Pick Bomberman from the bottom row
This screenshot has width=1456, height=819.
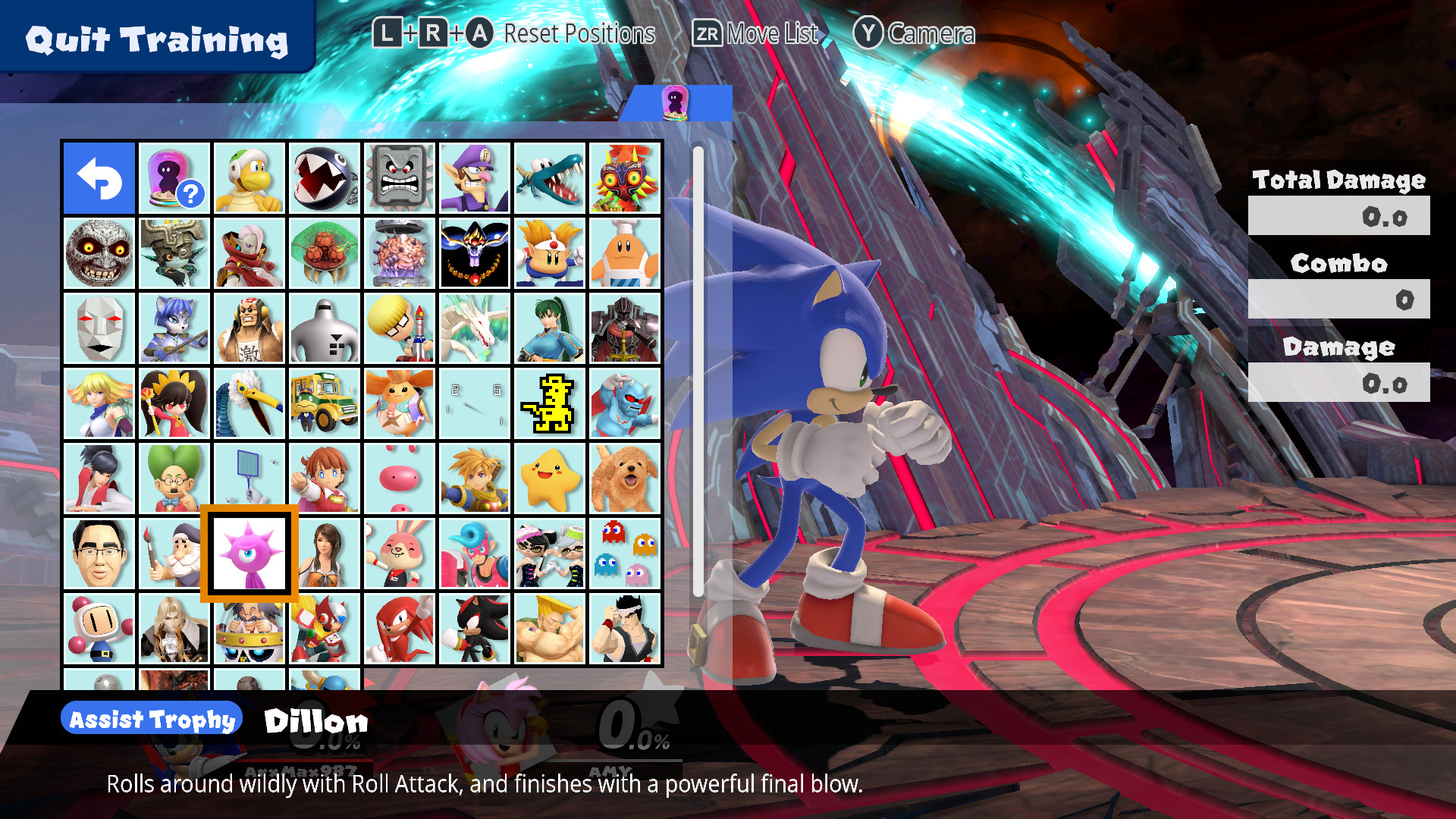100,627
